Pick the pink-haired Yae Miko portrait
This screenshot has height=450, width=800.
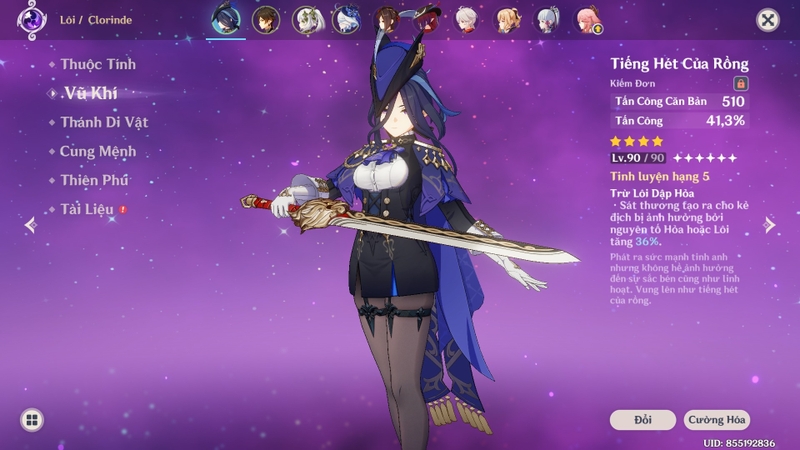pyautogui.click(x=588, y=20)
